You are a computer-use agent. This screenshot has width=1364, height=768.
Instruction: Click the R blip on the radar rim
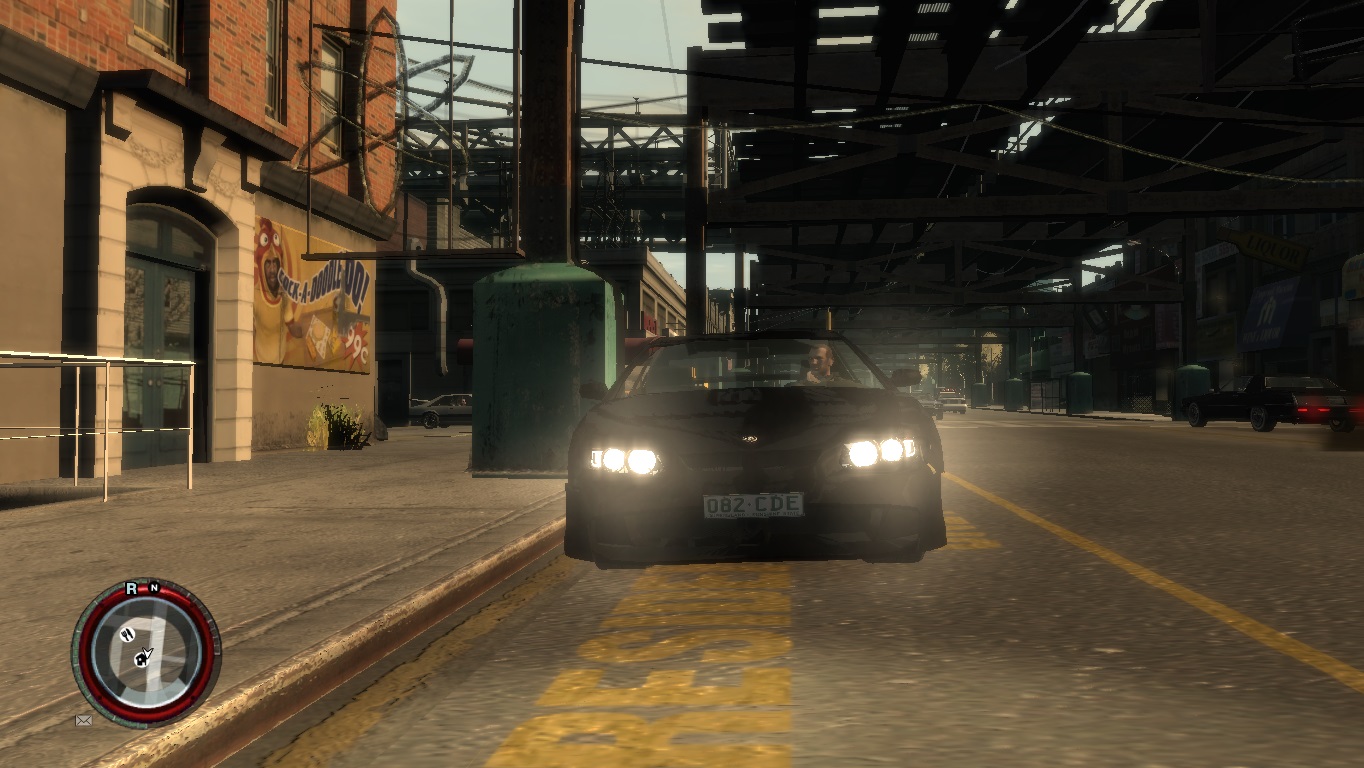(131, 589)
